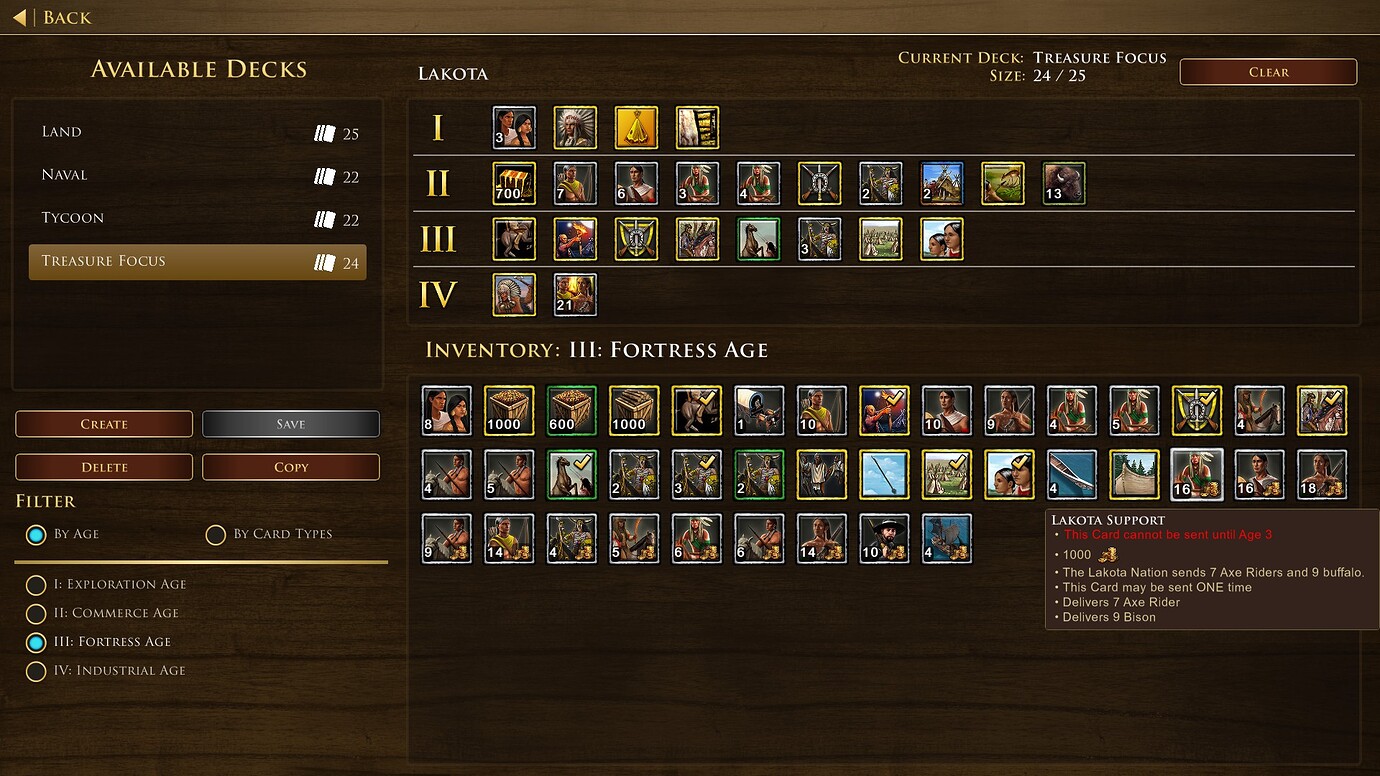Go back using the Back button
The image size is (1380, 776).
point(54,17)
